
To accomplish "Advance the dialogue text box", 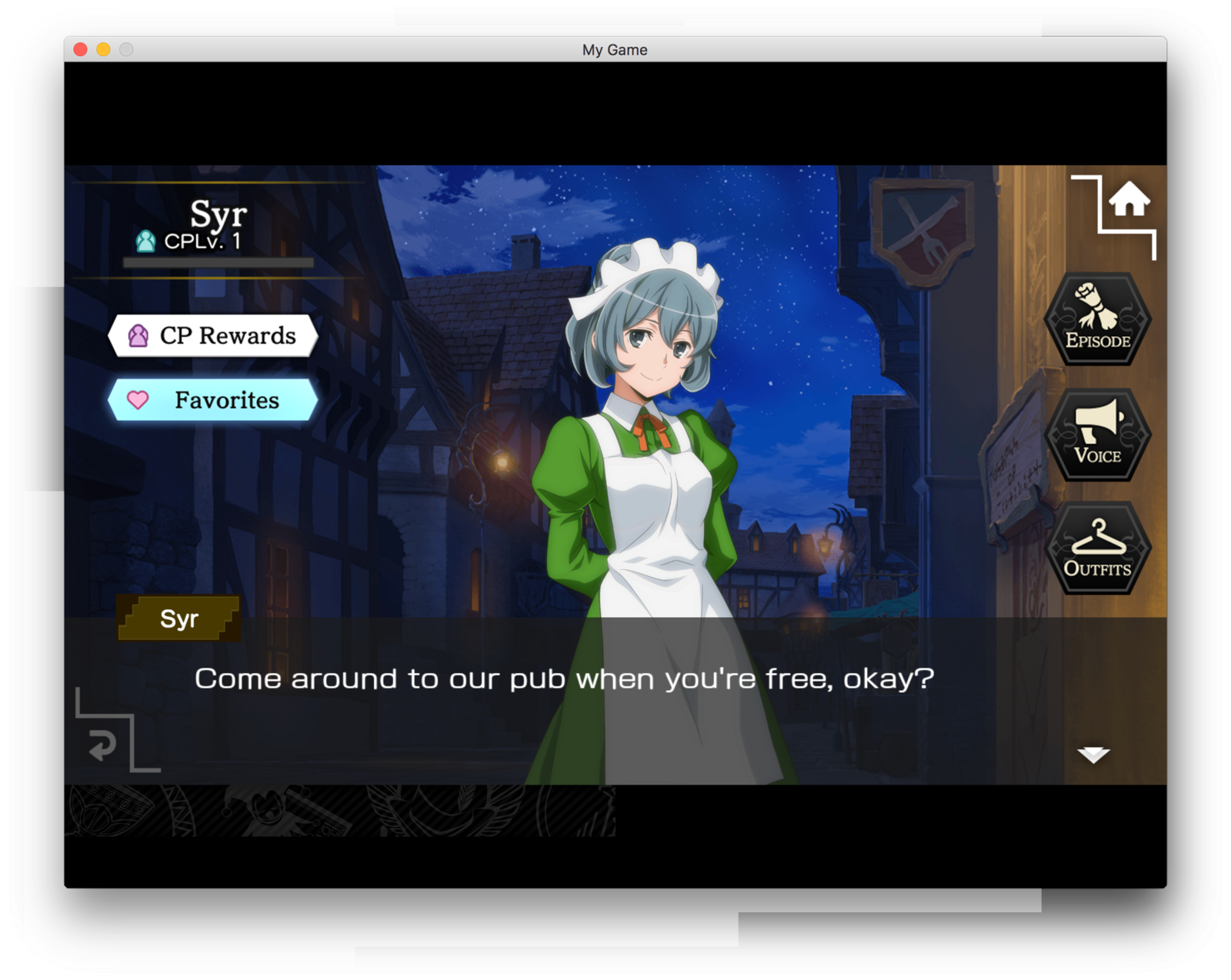I will [565, 678].
